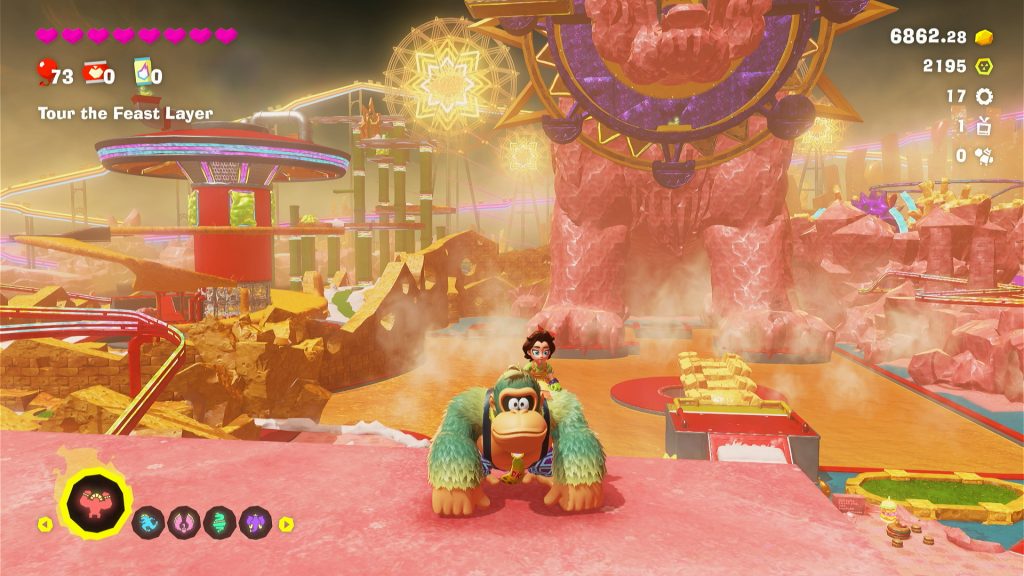Activate the green Snake Bananza icon
The image size is (1024, 576).
(x=219, y=523)
